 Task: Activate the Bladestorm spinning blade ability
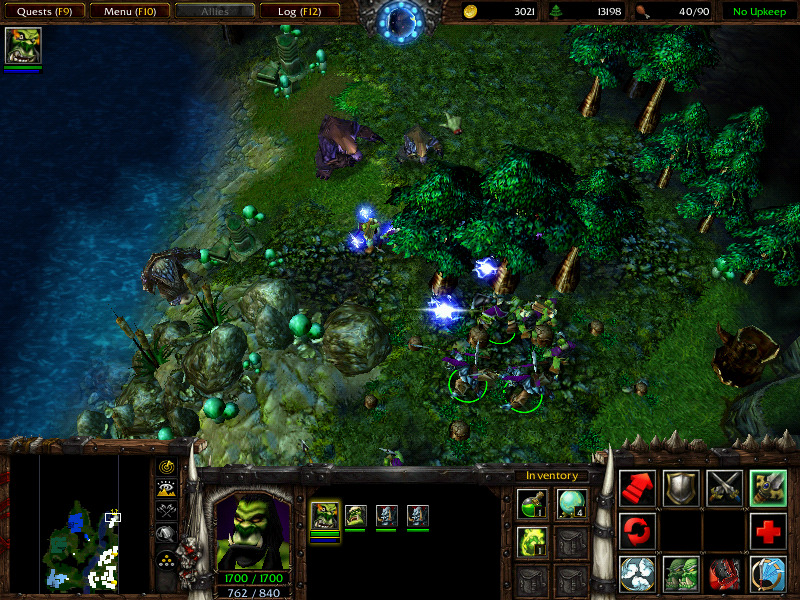coord(638,574)
